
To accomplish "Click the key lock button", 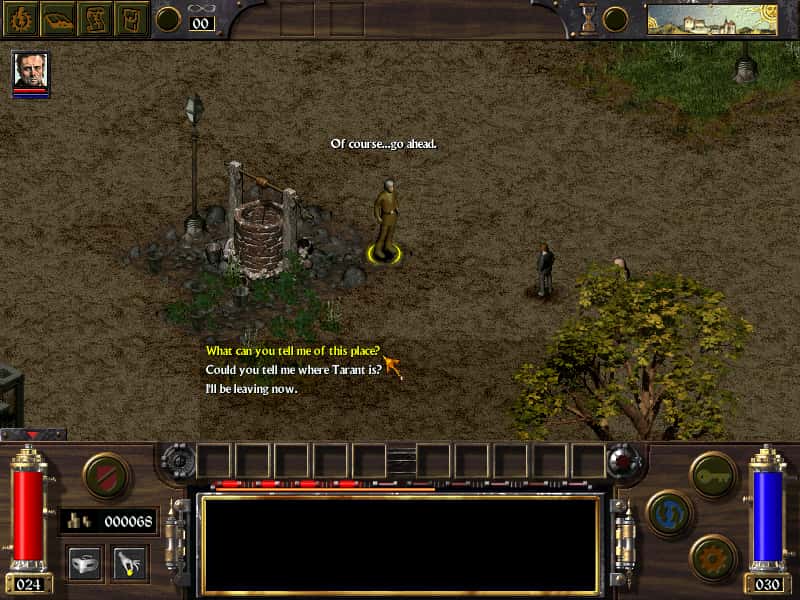I will (x=714, y=475).
